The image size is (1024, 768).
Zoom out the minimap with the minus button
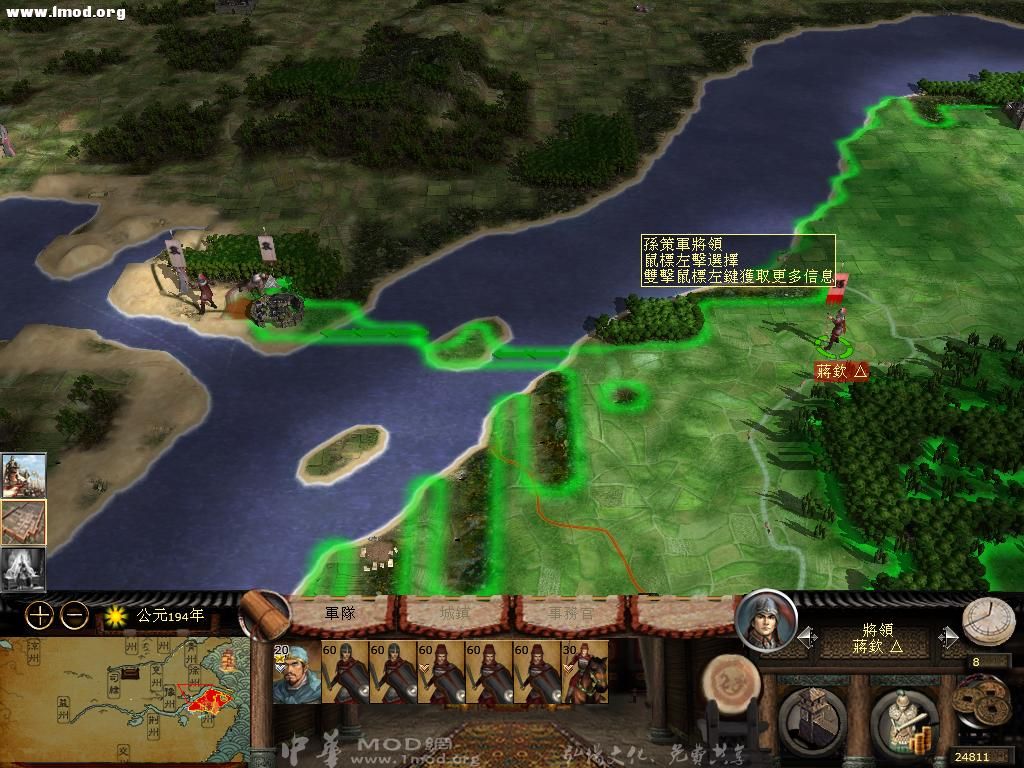click(x=74, y=616)
